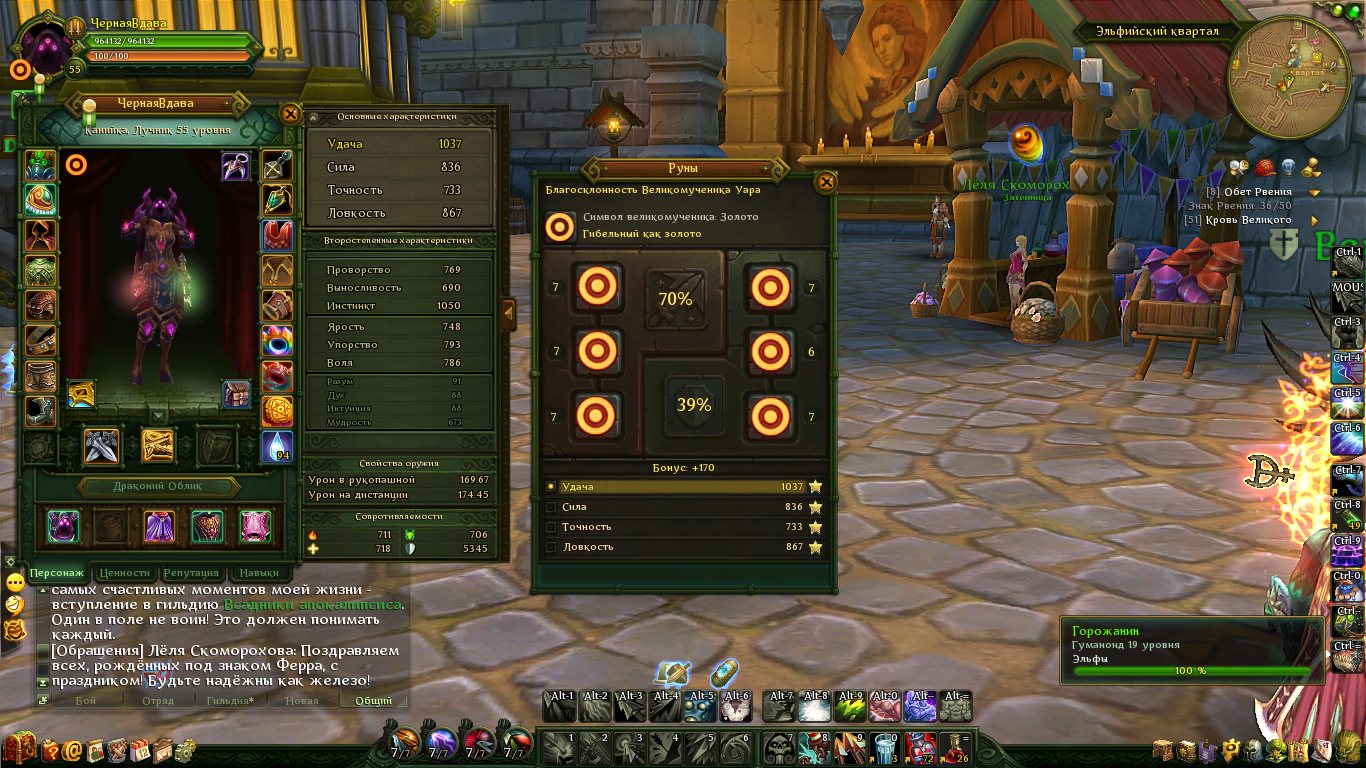
Task: Close the Руны window
Action: coord(826,182)
